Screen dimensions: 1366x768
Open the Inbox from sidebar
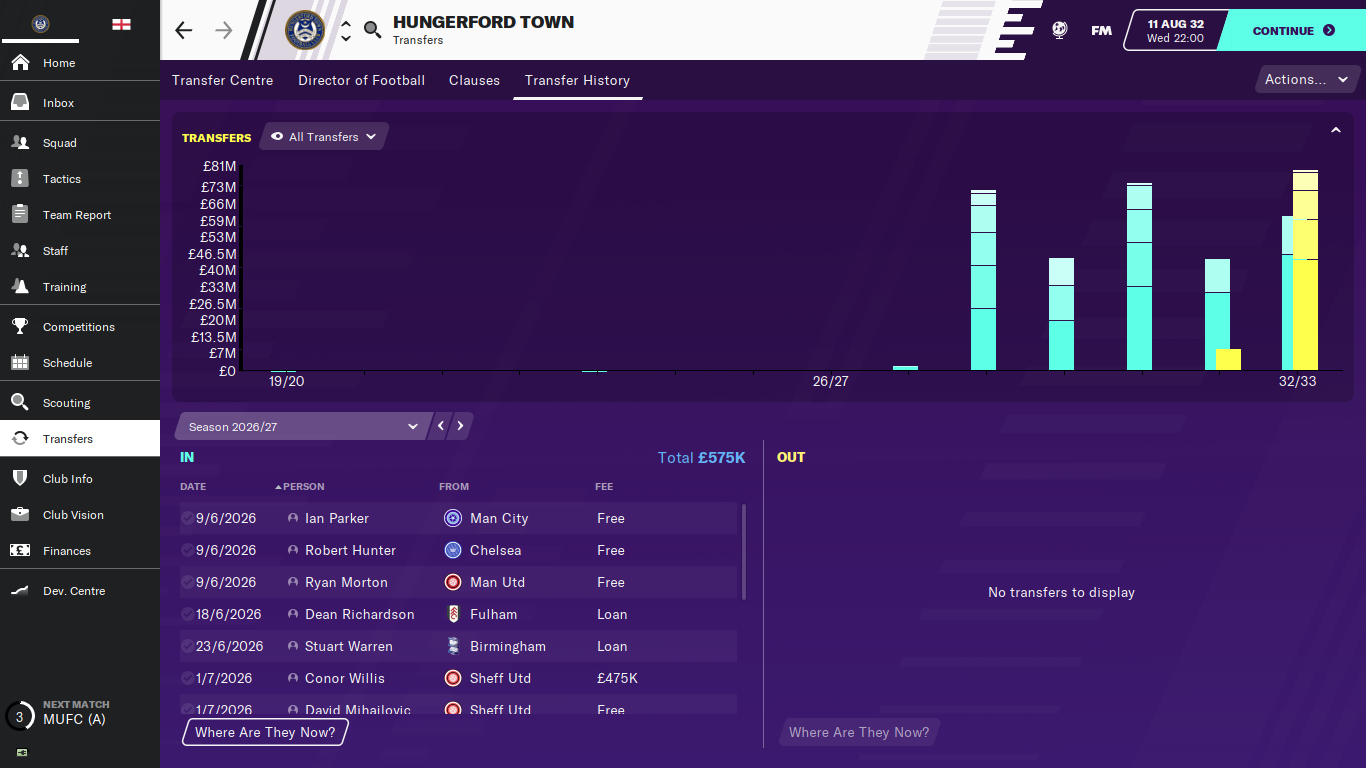pyautogui.click(x=58, y=103)
